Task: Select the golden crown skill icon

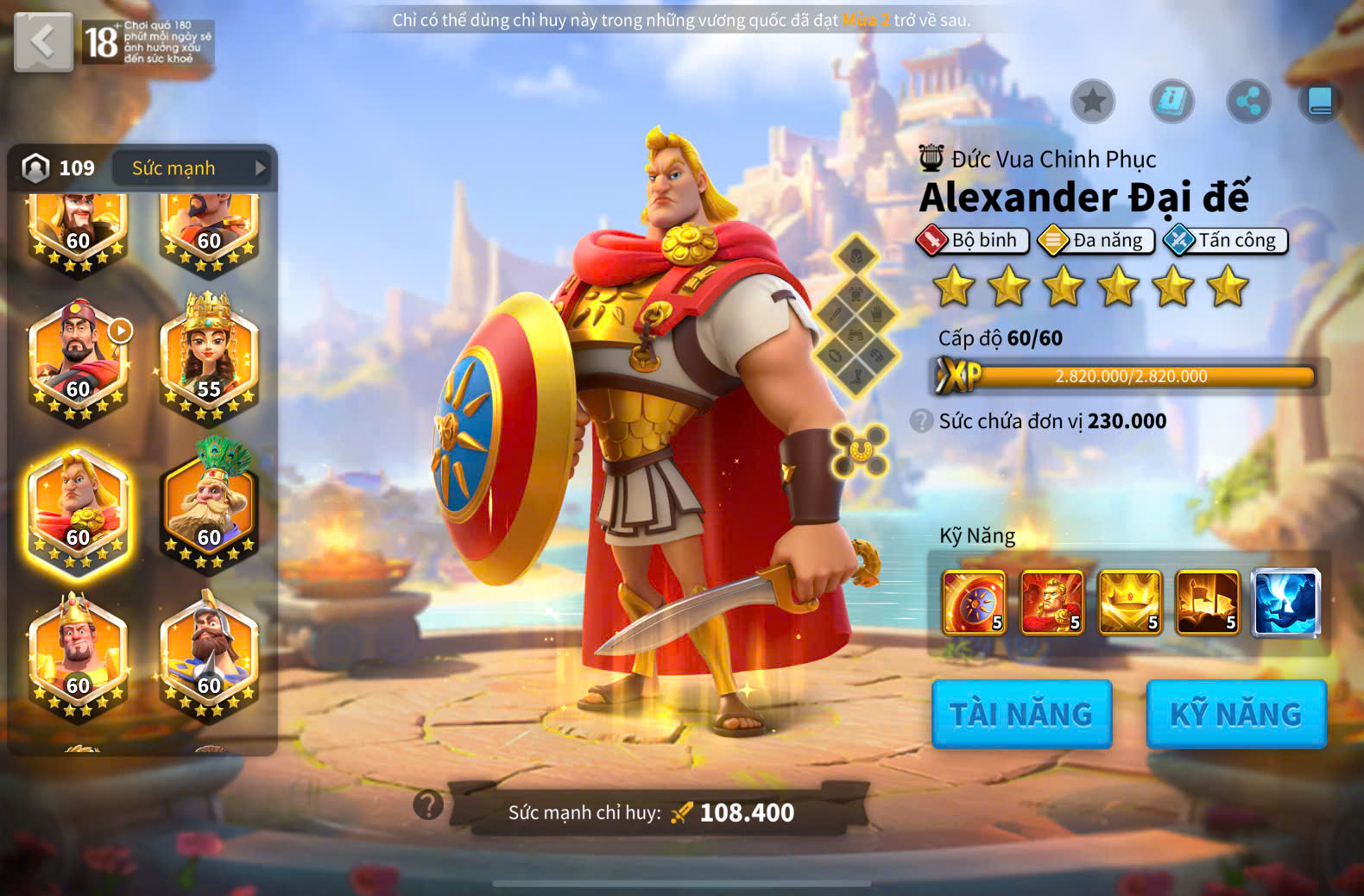Action: click(1129, 603)
